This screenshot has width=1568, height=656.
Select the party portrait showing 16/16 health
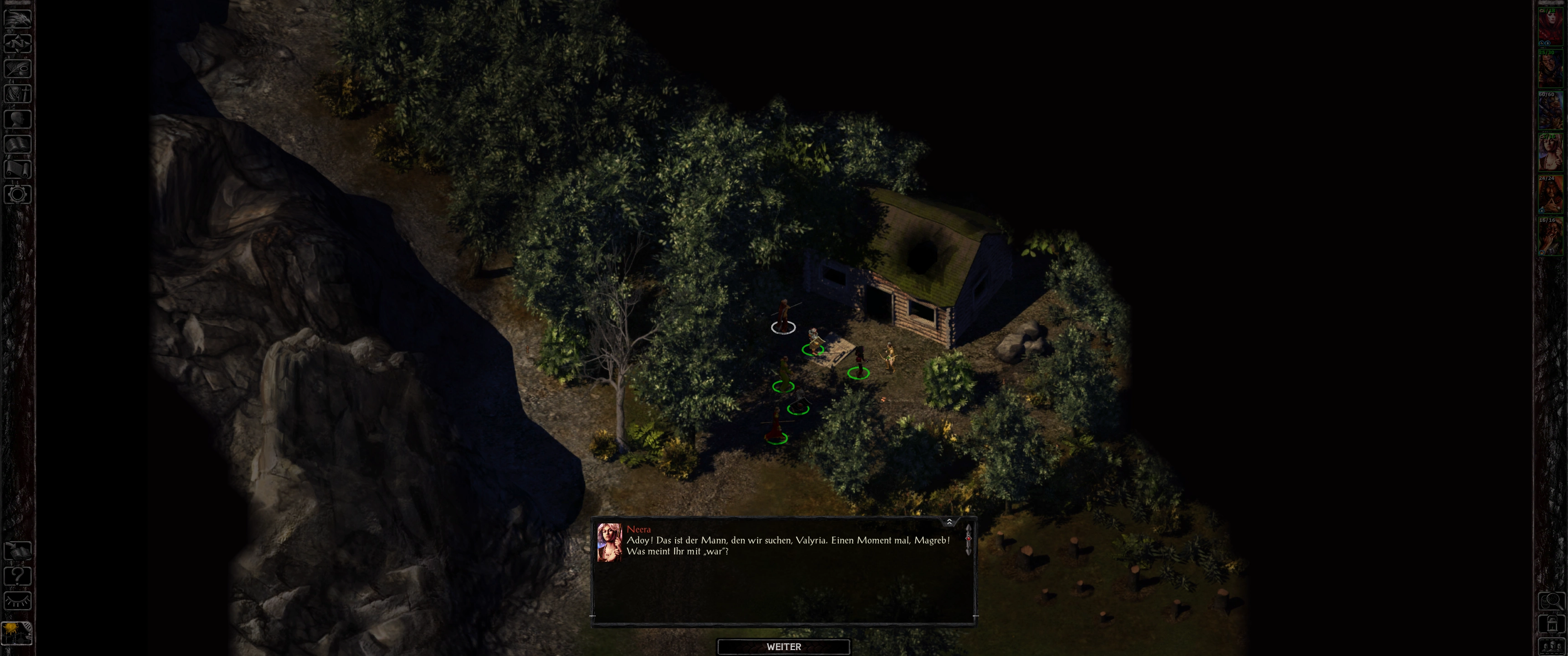click(x=1550, y=236)
